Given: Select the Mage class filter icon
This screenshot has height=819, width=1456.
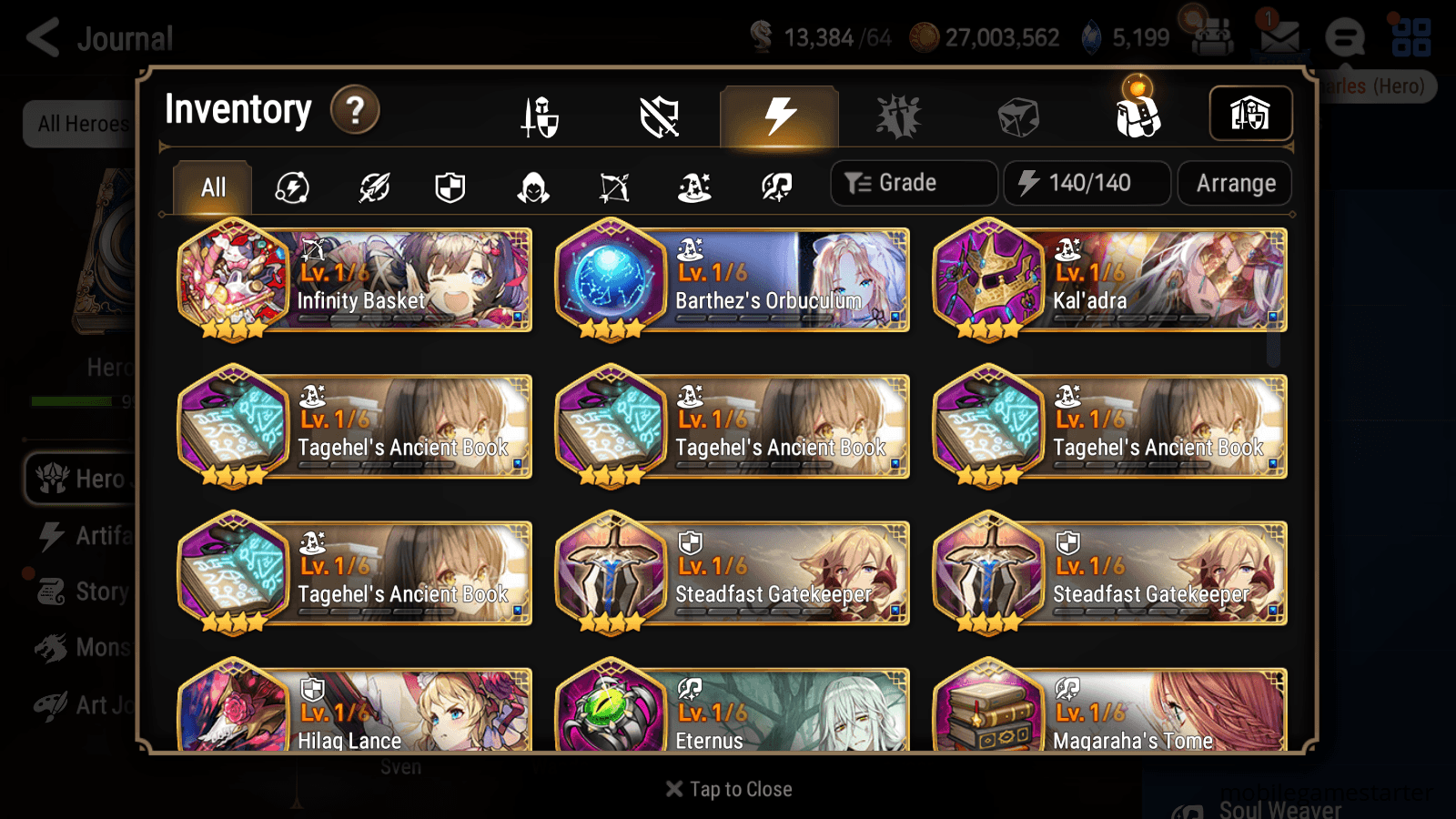Looking at the screenshot, I should point(694,187).
